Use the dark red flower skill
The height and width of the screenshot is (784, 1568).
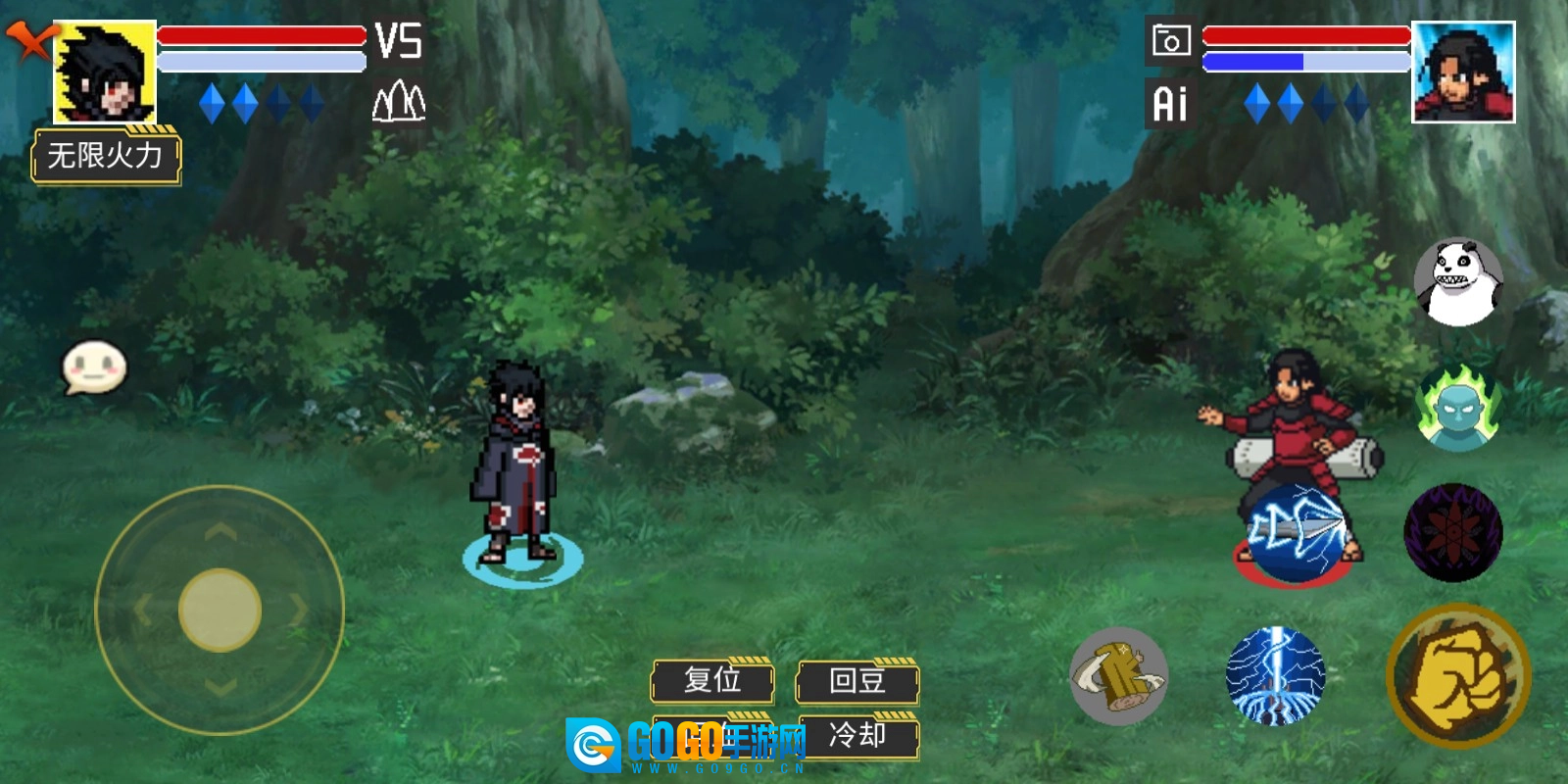pyautogui.click(x=1453, y=532)
